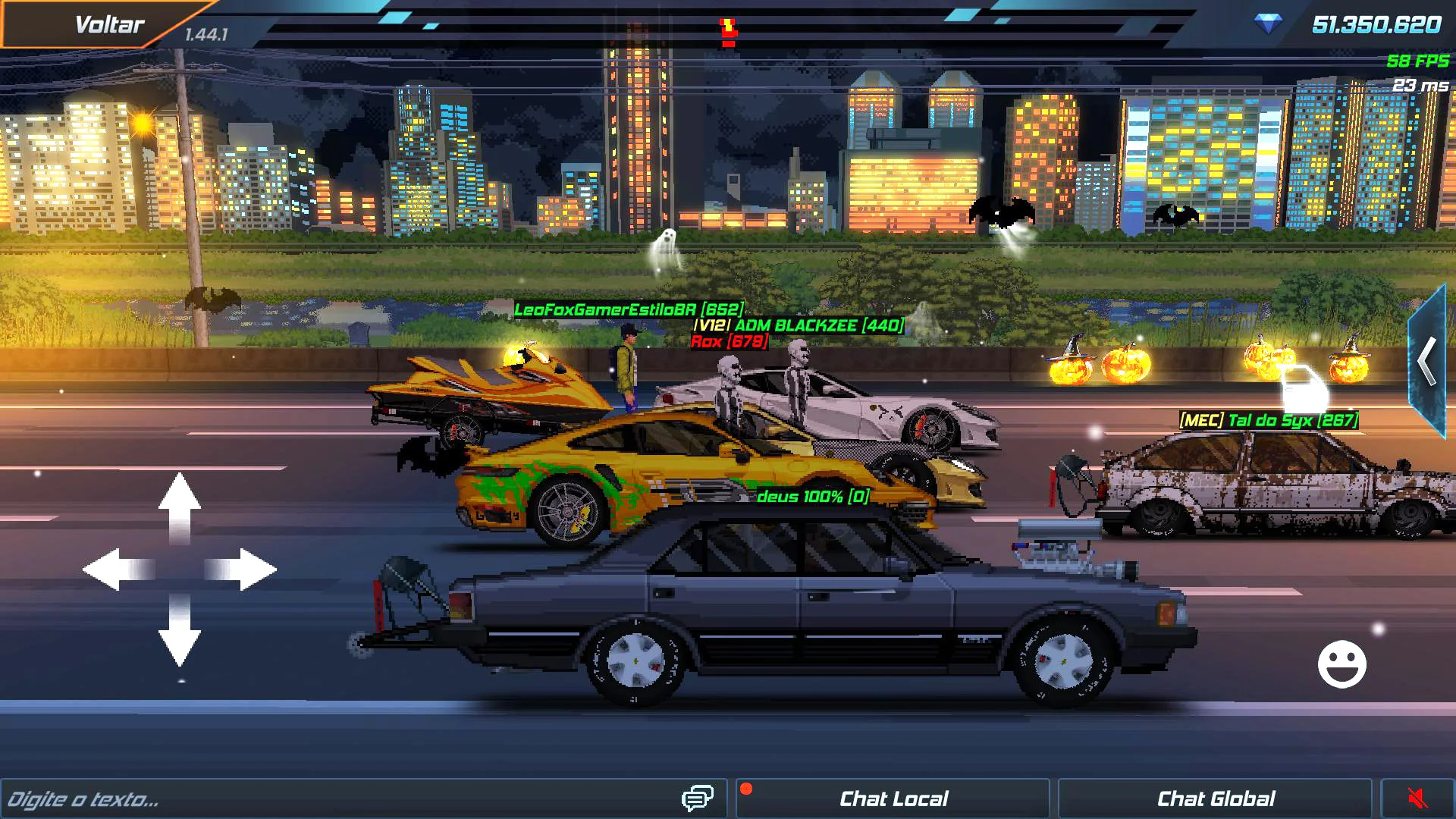The width and height of the screenshot is (1456, 819).
Task: Focus the 'Digite o texto...' chat field
Action: pos(334,799)
